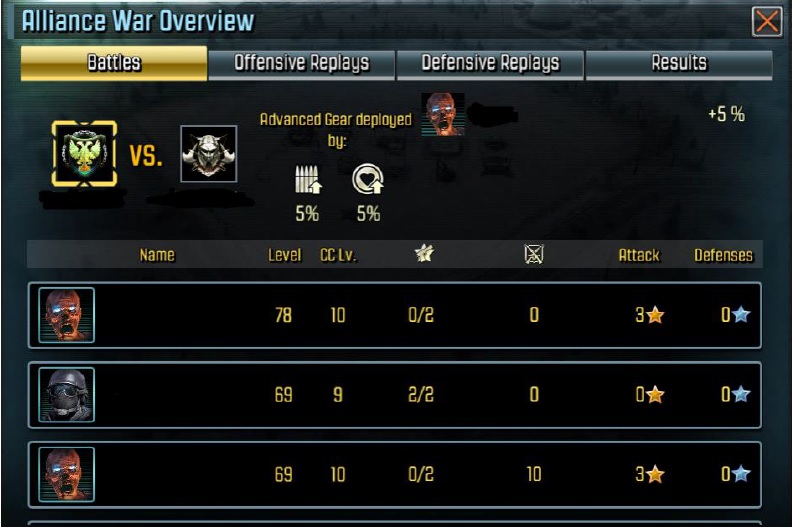Click the Name column header
This screenshot has width=792, height=527.
[x=157, y=255]
